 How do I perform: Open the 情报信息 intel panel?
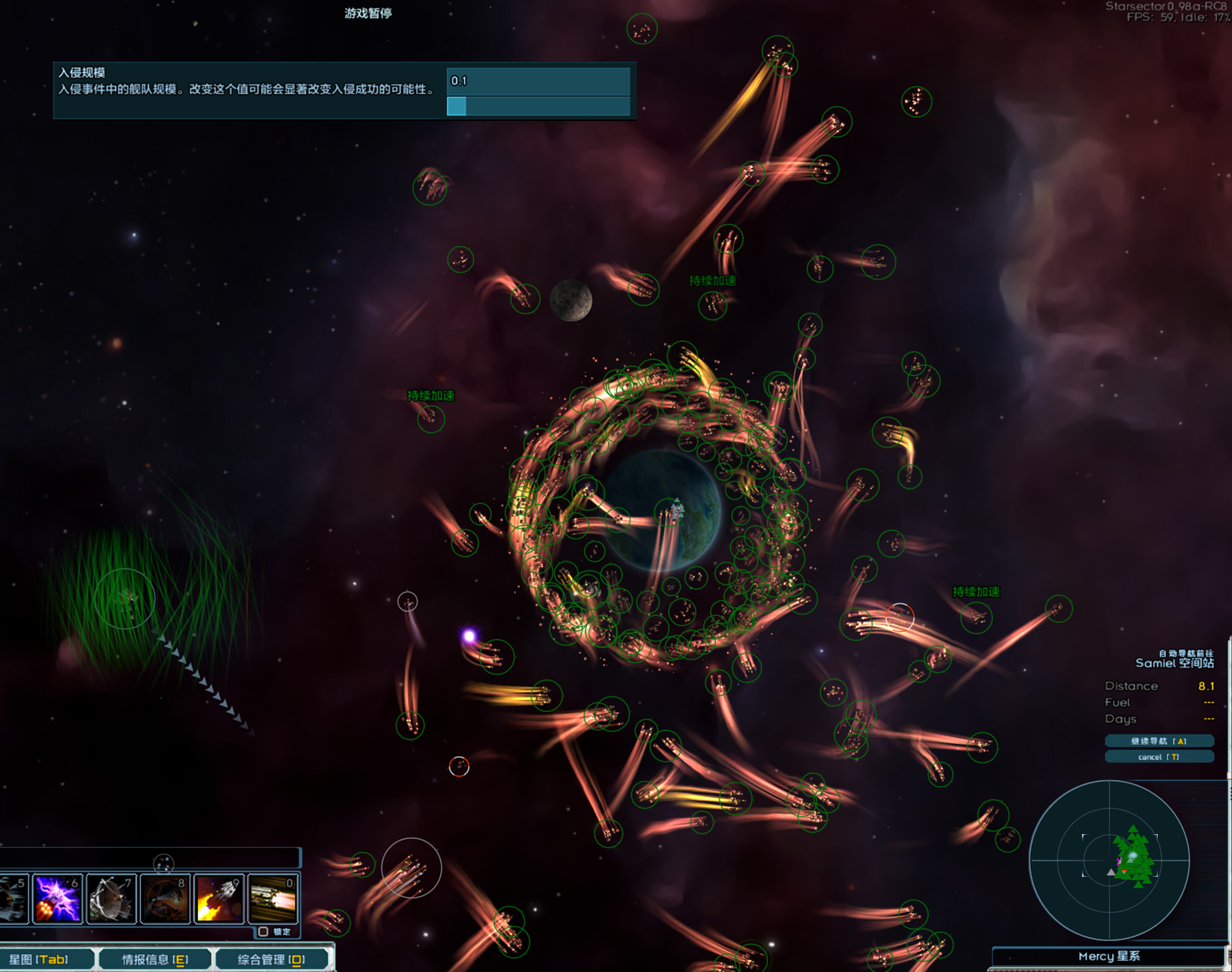(155, 959)
